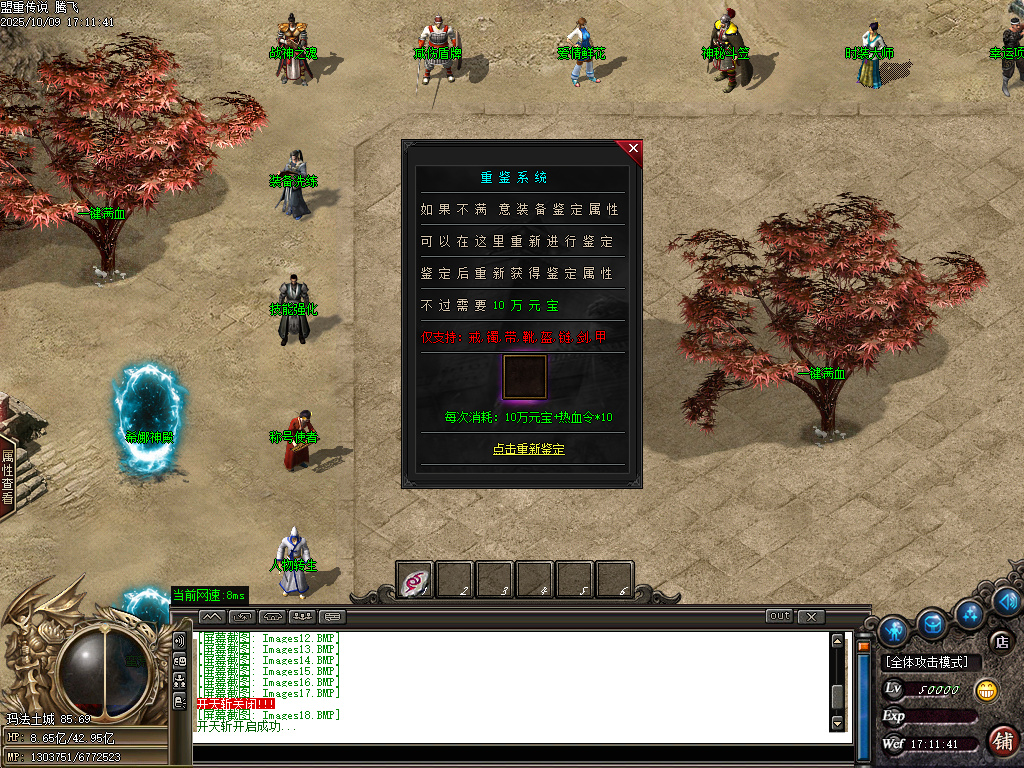The height and width of the screenshot is (768, 1024).
Task: Click the yellow smiley emoji button
Action: click(988, 690)
